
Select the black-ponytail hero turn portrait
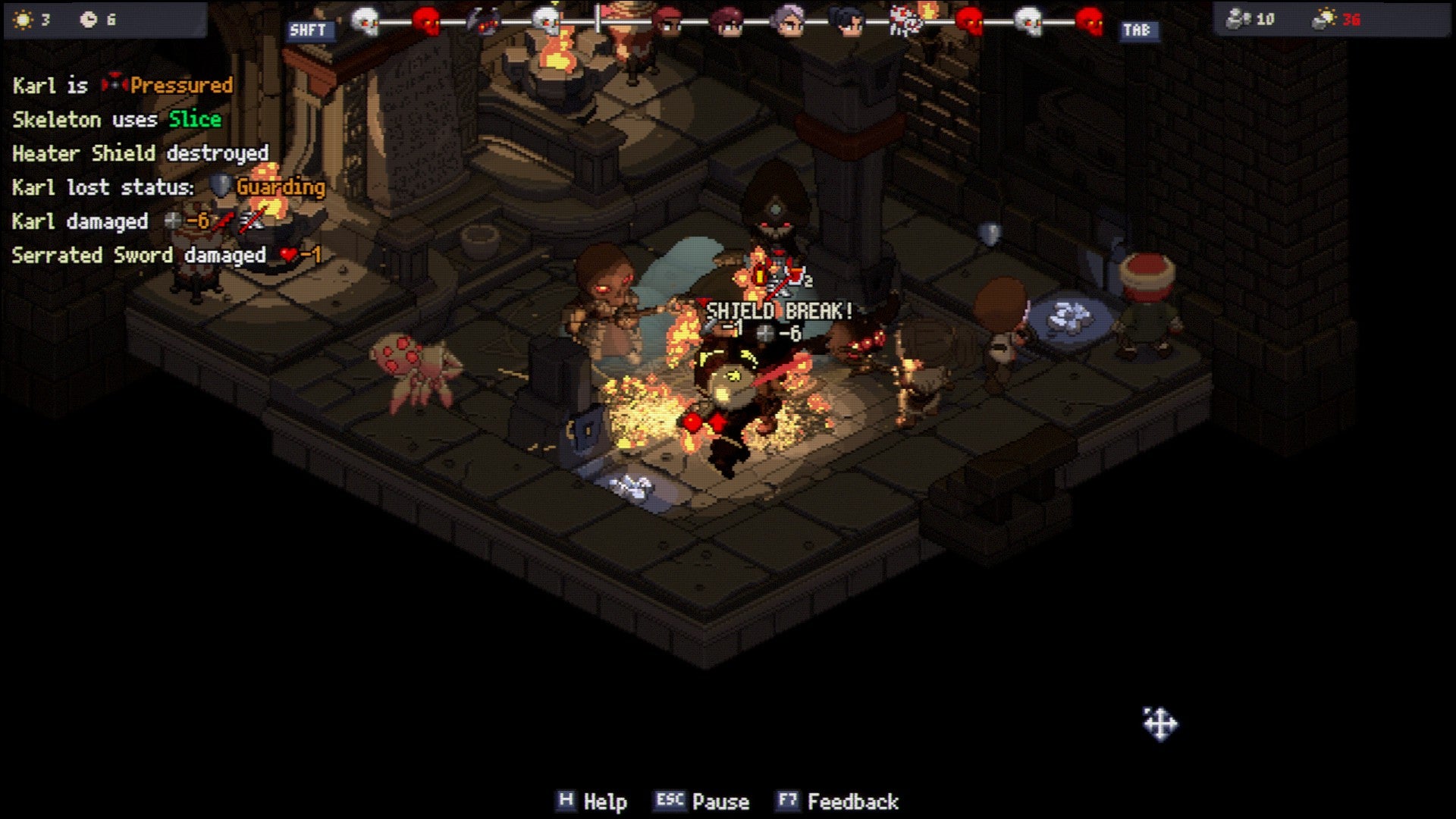pyautogui.click(x=847, y=21)
